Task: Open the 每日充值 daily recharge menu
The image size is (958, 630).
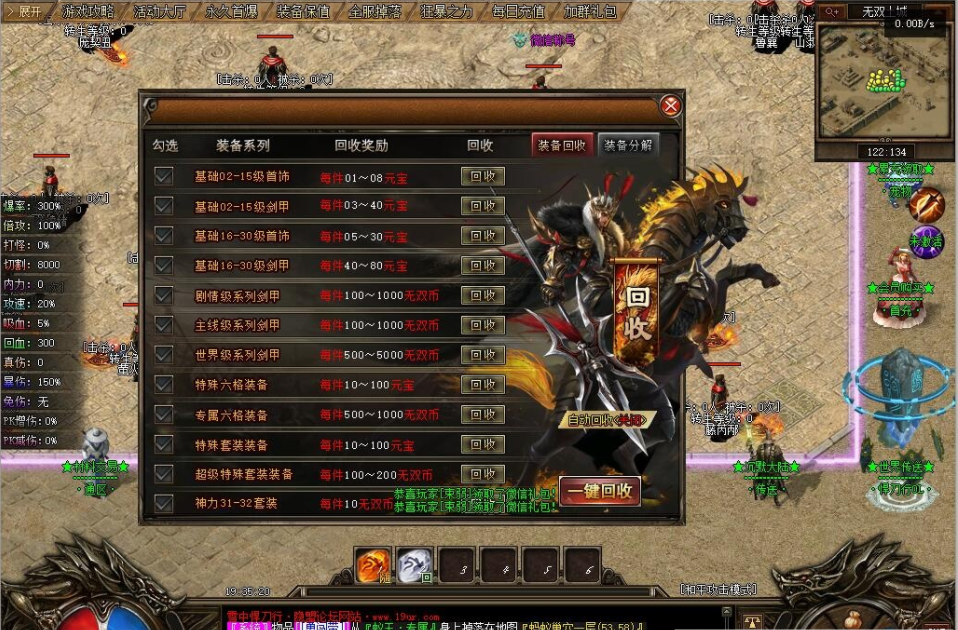Action: 518,12
